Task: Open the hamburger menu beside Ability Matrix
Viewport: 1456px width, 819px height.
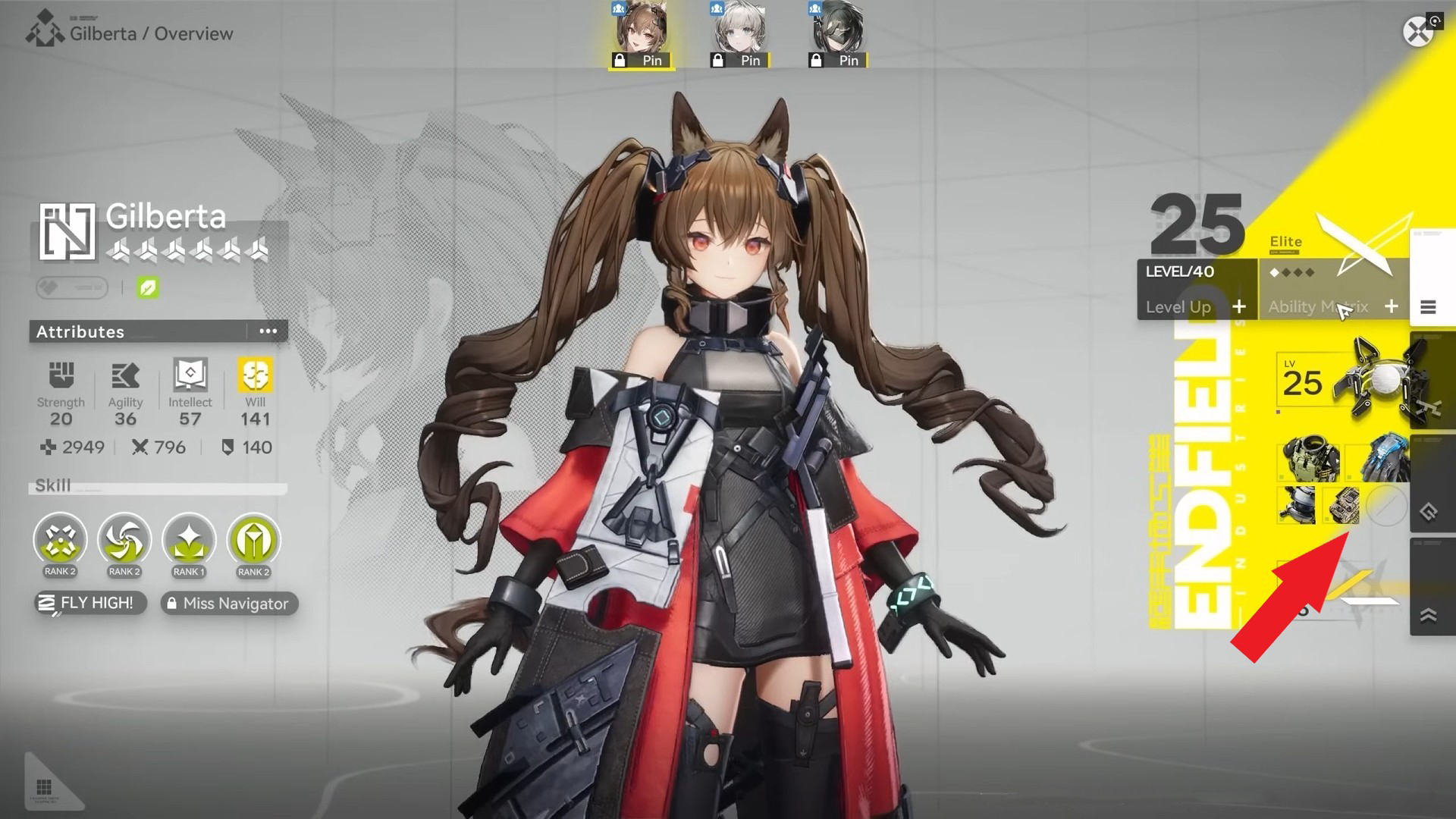Action: (1429, 307)
